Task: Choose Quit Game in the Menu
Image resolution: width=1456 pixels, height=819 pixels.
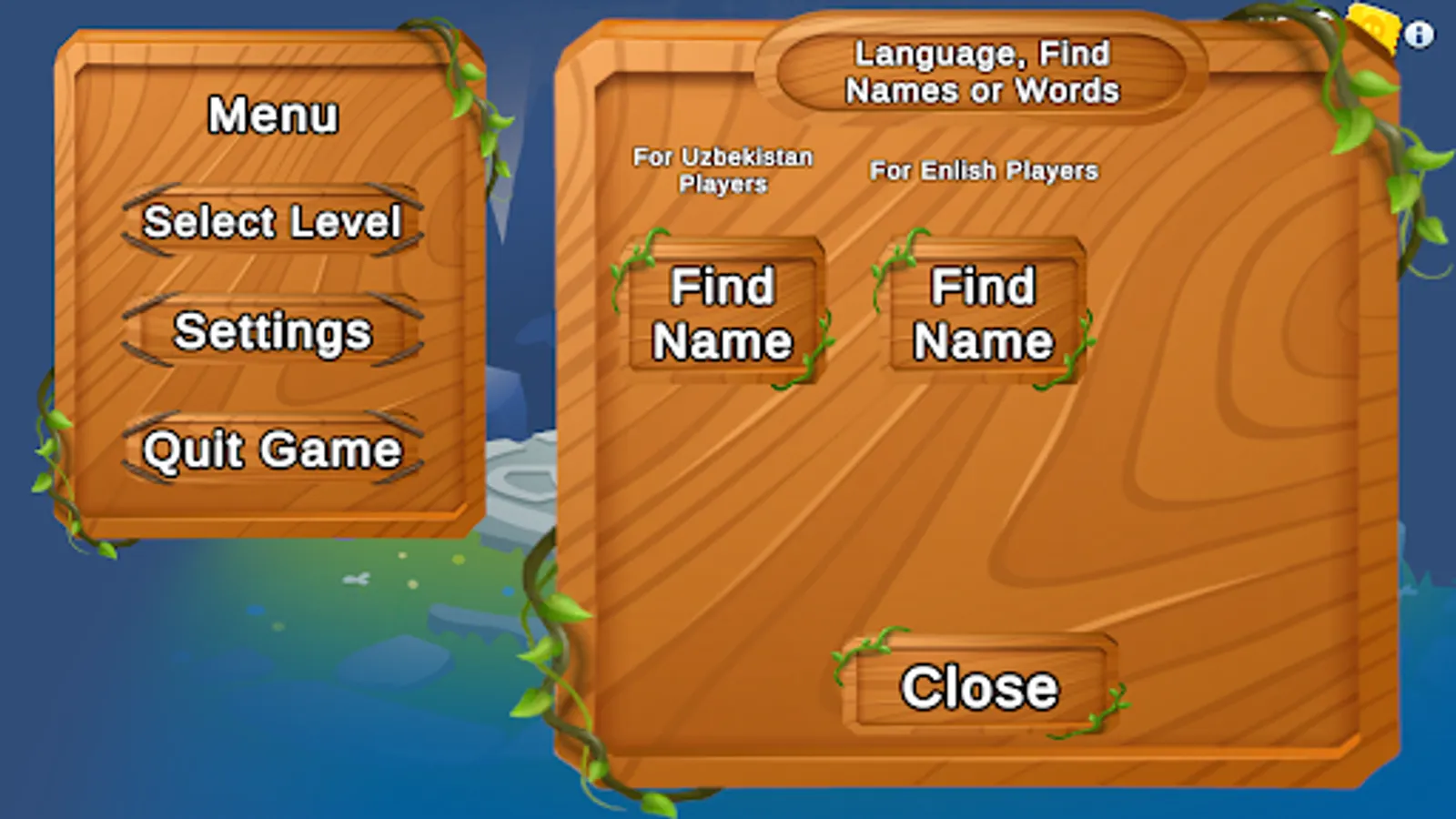Action: (x=273, y=448)
